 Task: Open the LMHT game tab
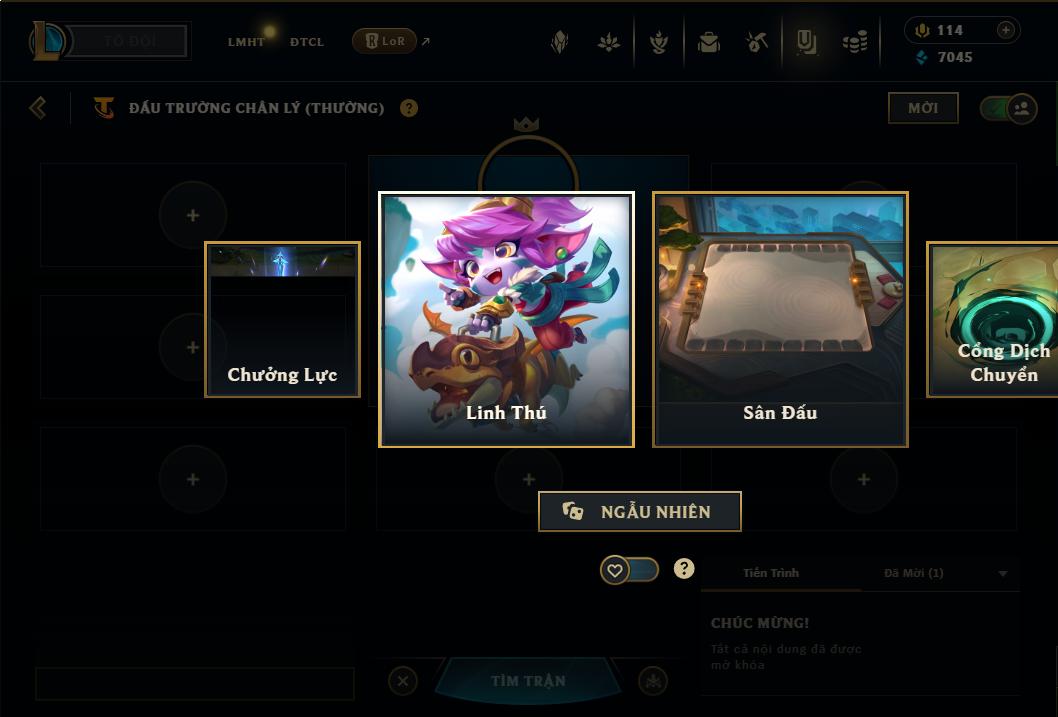click(x=246, y=42)
